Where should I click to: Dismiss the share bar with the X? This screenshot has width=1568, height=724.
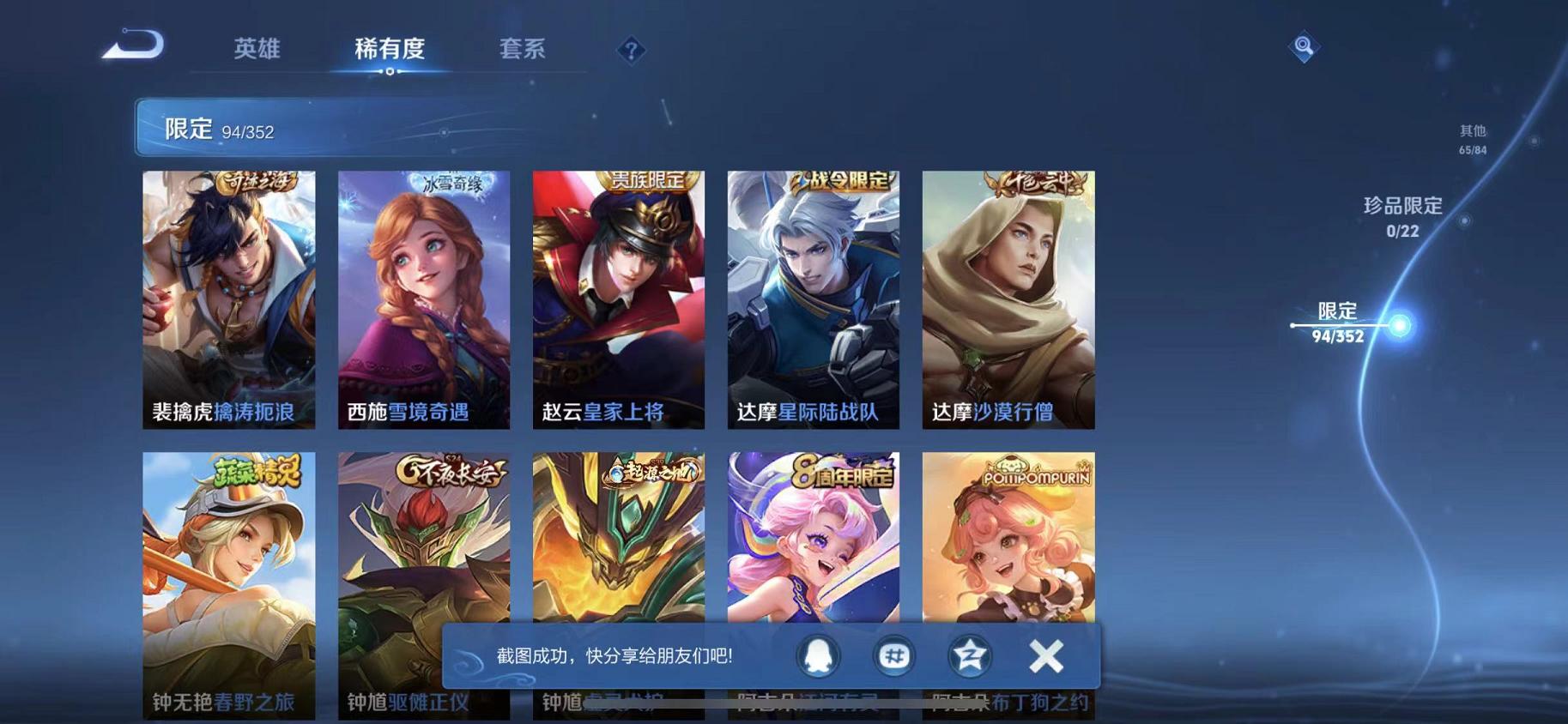click(x=1045, y=655)
